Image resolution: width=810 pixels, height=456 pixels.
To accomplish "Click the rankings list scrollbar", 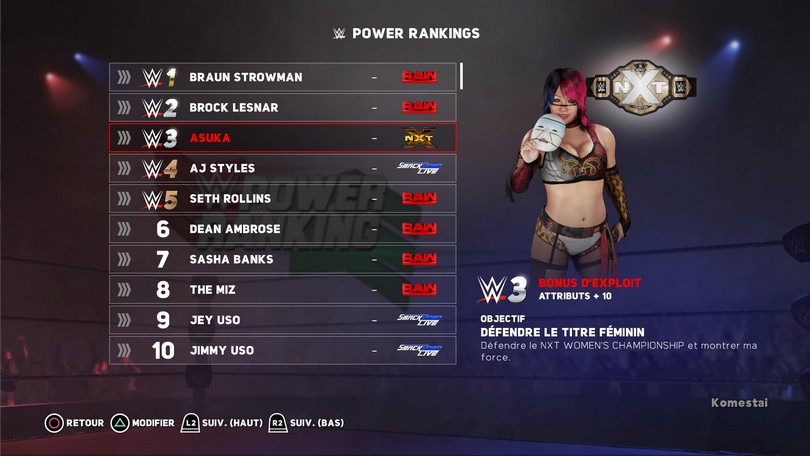I will click(x=461, y=77).
